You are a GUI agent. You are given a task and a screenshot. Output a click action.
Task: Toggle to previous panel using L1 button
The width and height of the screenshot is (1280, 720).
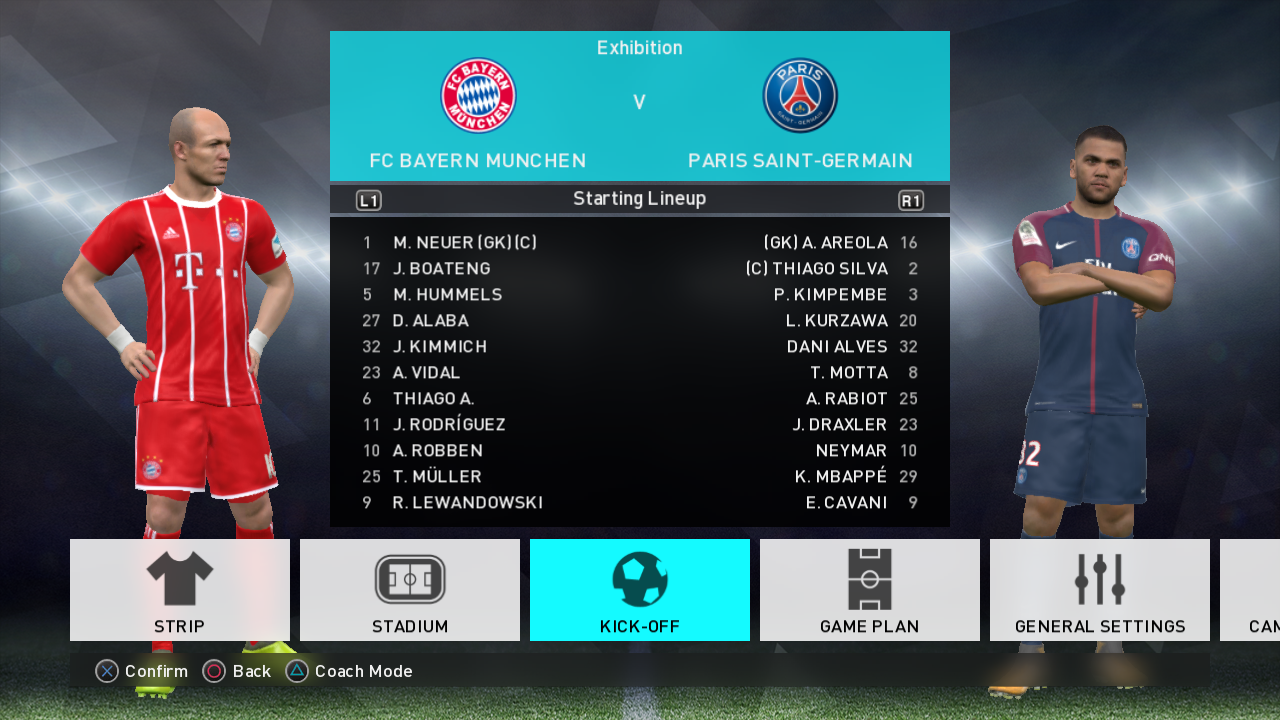[367, 199]
